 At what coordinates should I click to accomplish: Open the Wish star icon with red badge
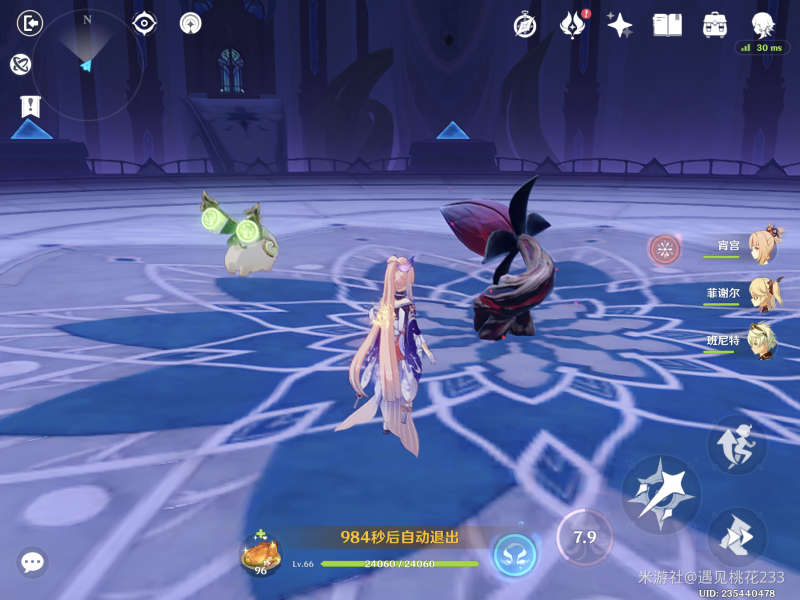pos(573,25)
